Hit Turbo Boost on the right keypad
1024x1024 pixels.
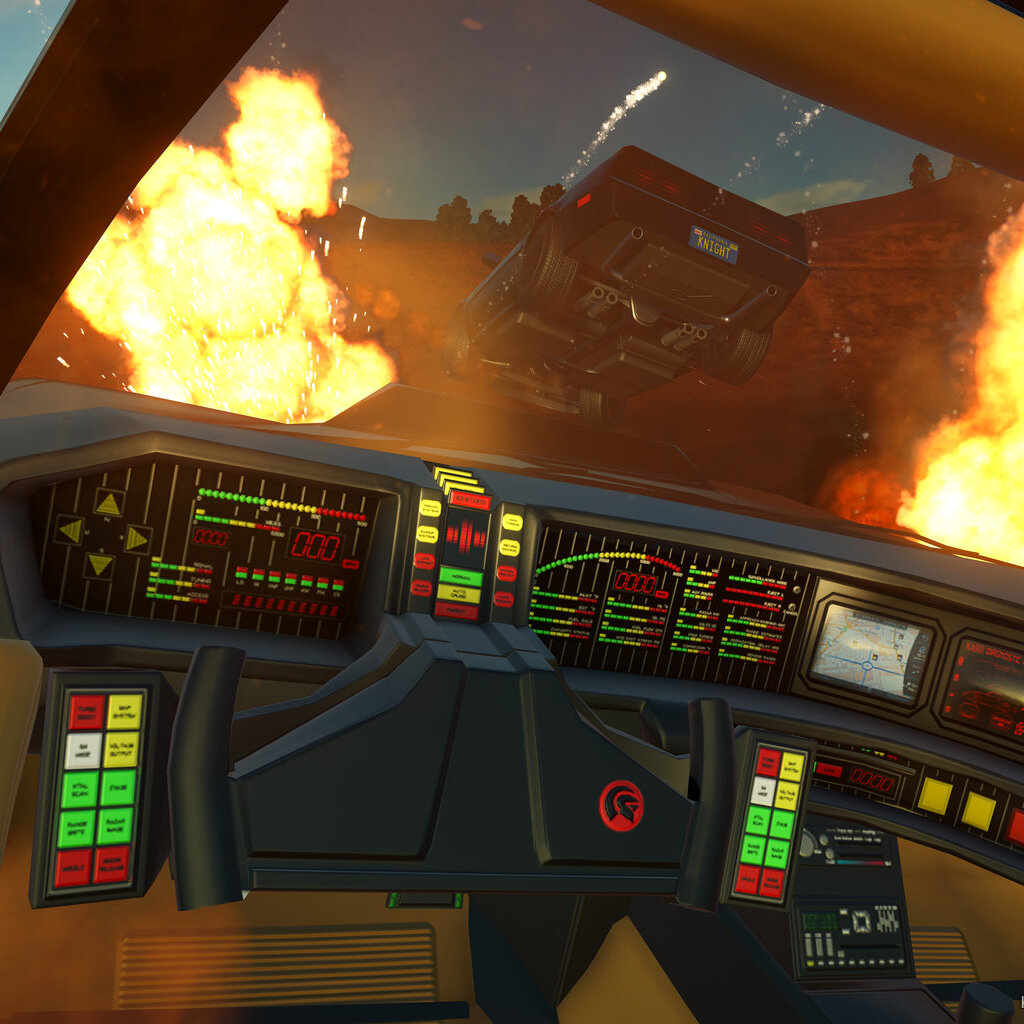[769, 760]
